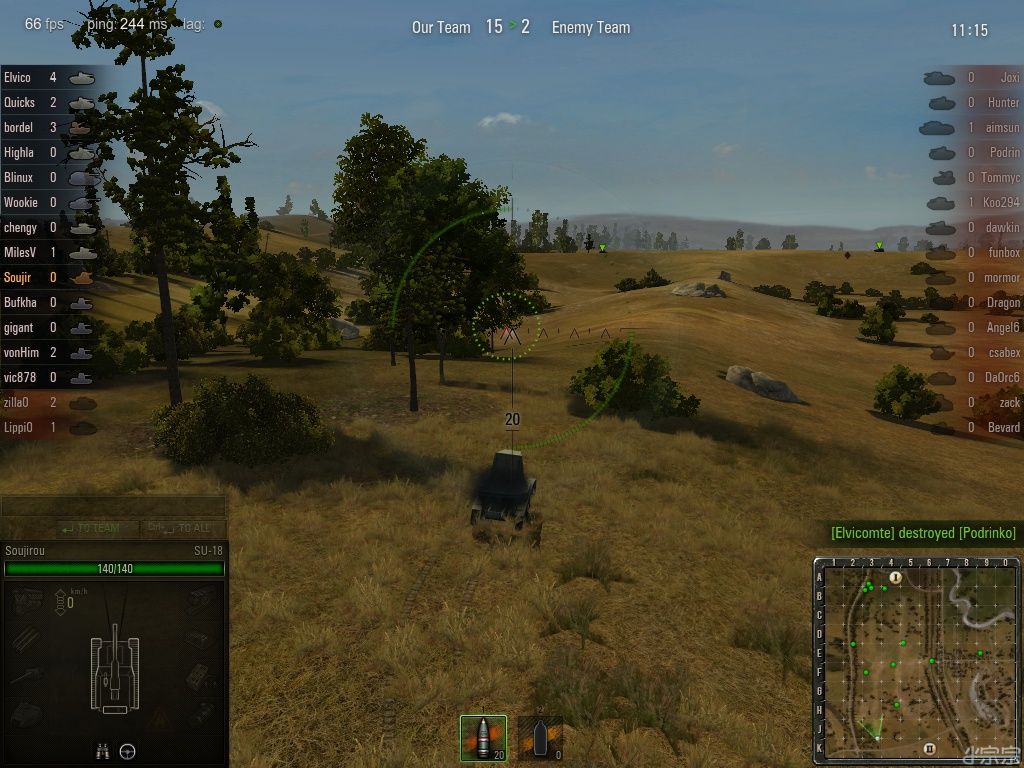Click the steering wheel icon in the damage panel

(127, 751)
